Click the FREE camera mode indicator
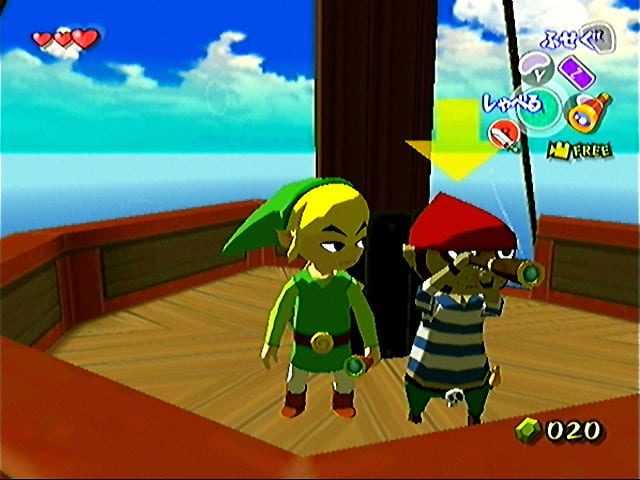This screenshot has width=640, height=480. point(573,150)
